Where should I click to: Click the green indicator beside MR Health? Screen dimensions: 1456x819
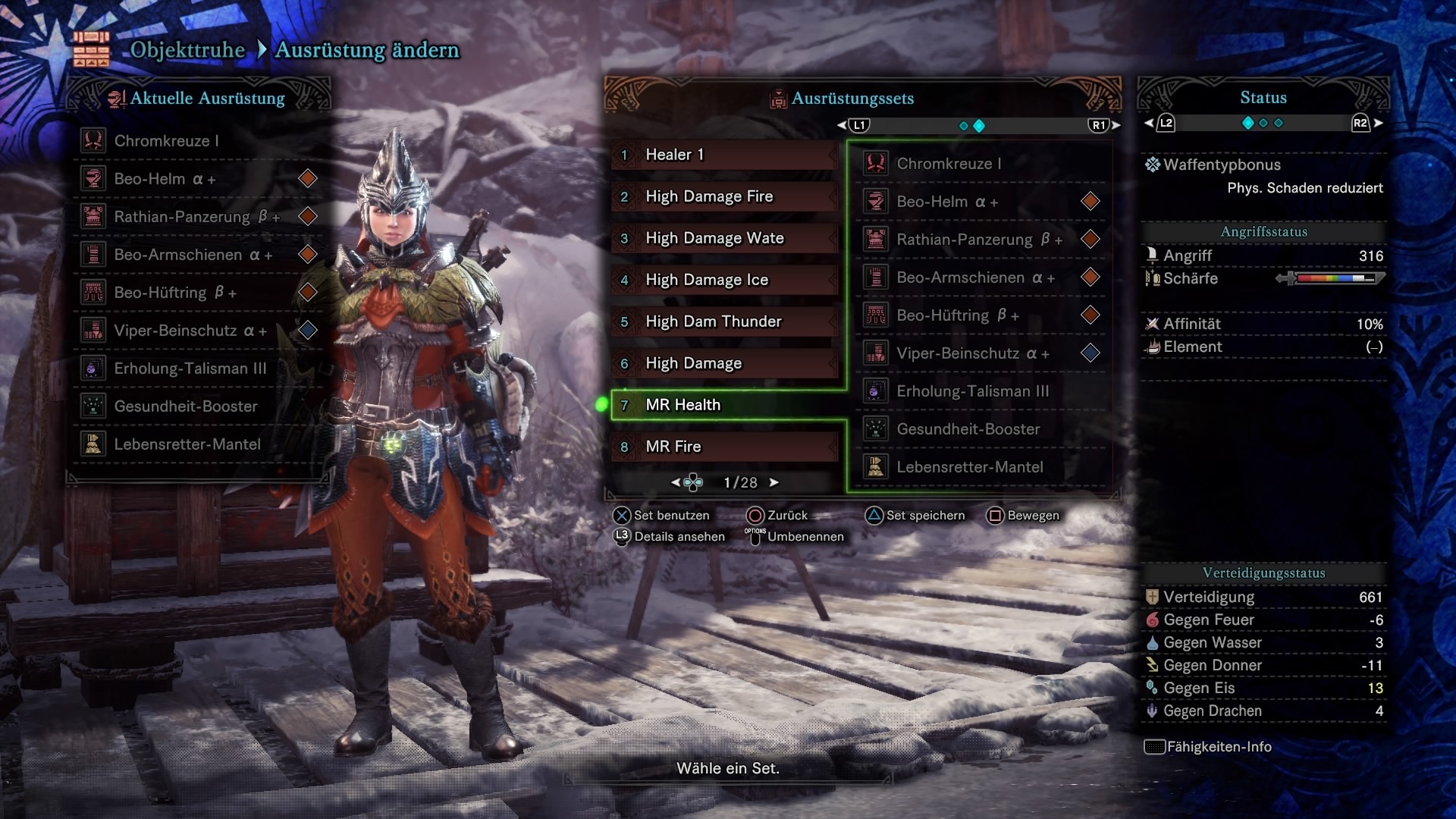(x=603, y=405)
